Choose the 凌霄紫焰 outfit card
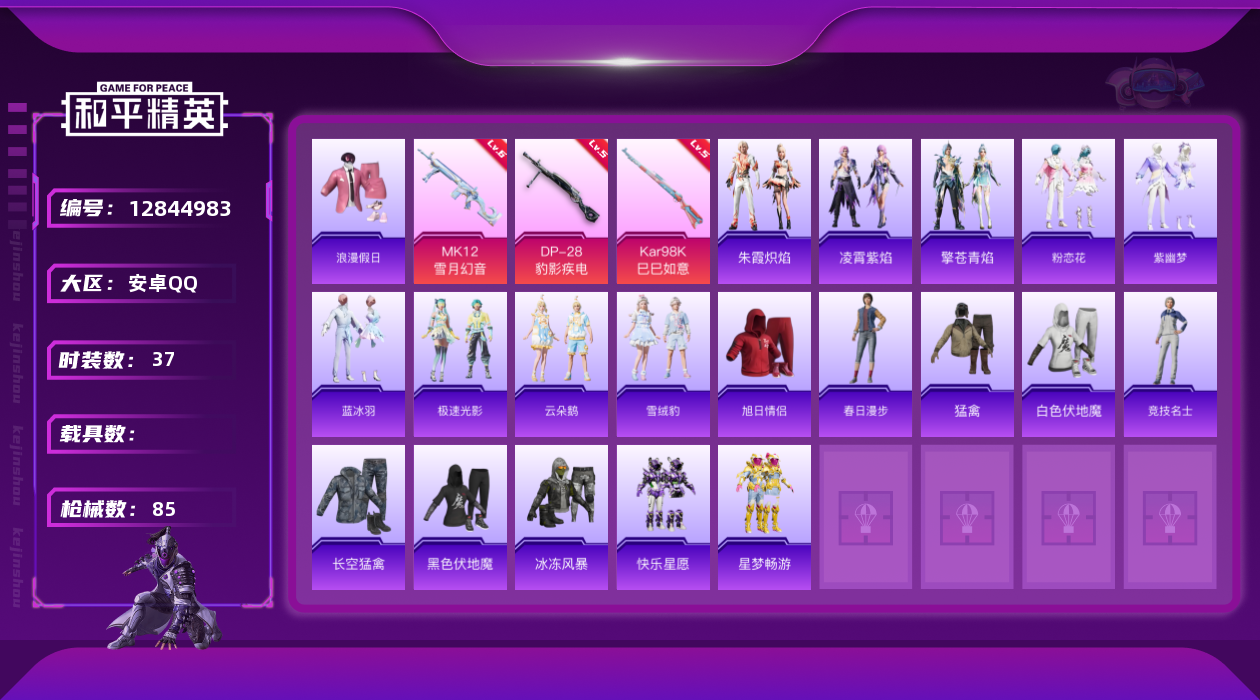 [x=865, y=210]
